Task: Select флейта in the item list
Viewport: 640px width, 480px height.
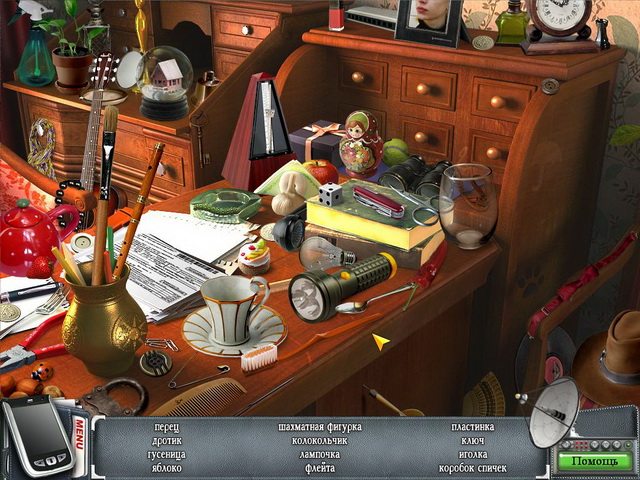Action: pyautogui.click(x=320, y=468)
